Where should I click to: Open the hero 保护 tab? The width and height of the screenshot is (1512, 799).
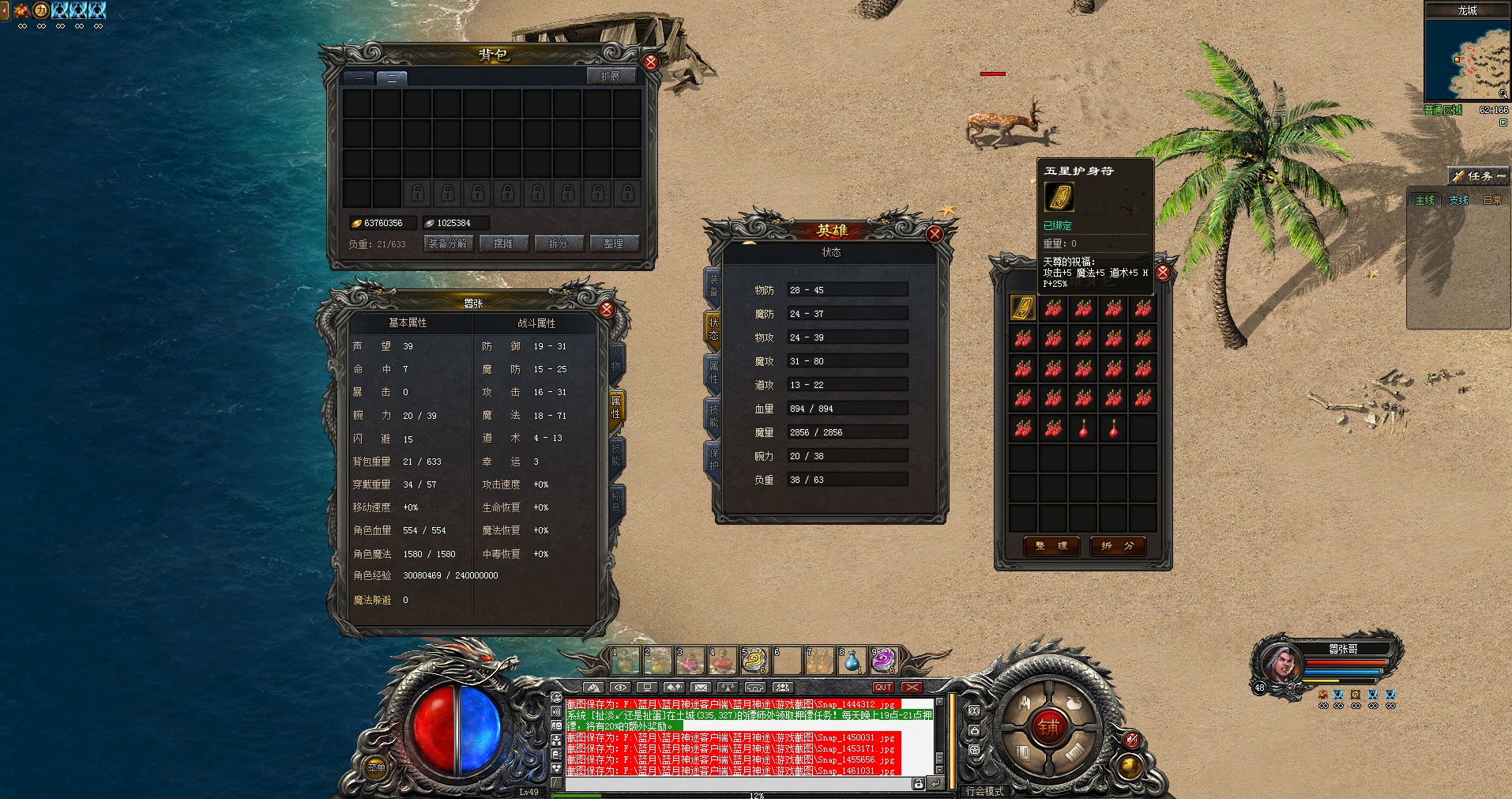click(x=713, y=459)
